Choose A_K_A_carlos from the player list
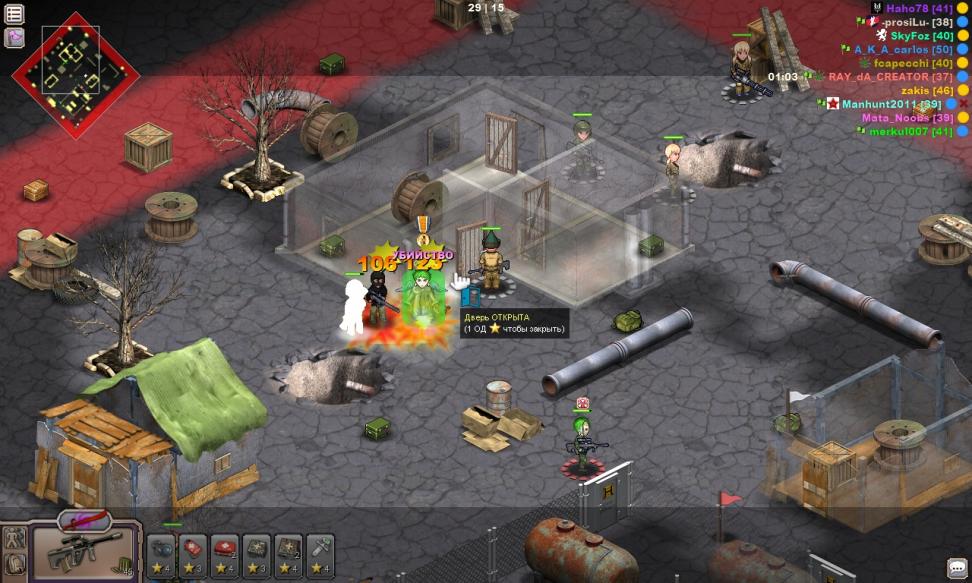972x583 pixels. pos(903,49)
